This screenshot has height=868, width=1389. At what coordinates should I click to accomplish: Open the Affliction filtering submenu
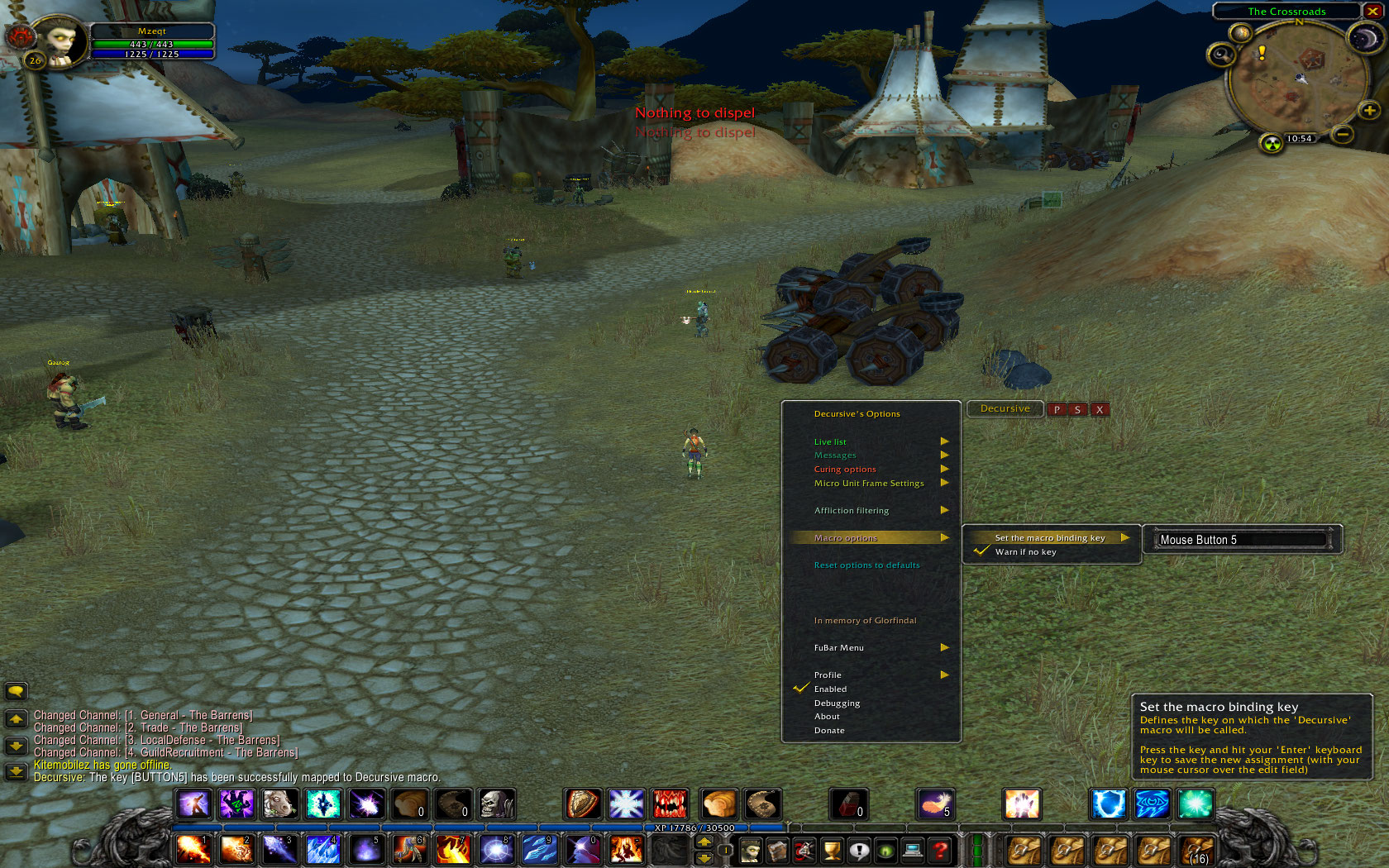pos(852,511)
